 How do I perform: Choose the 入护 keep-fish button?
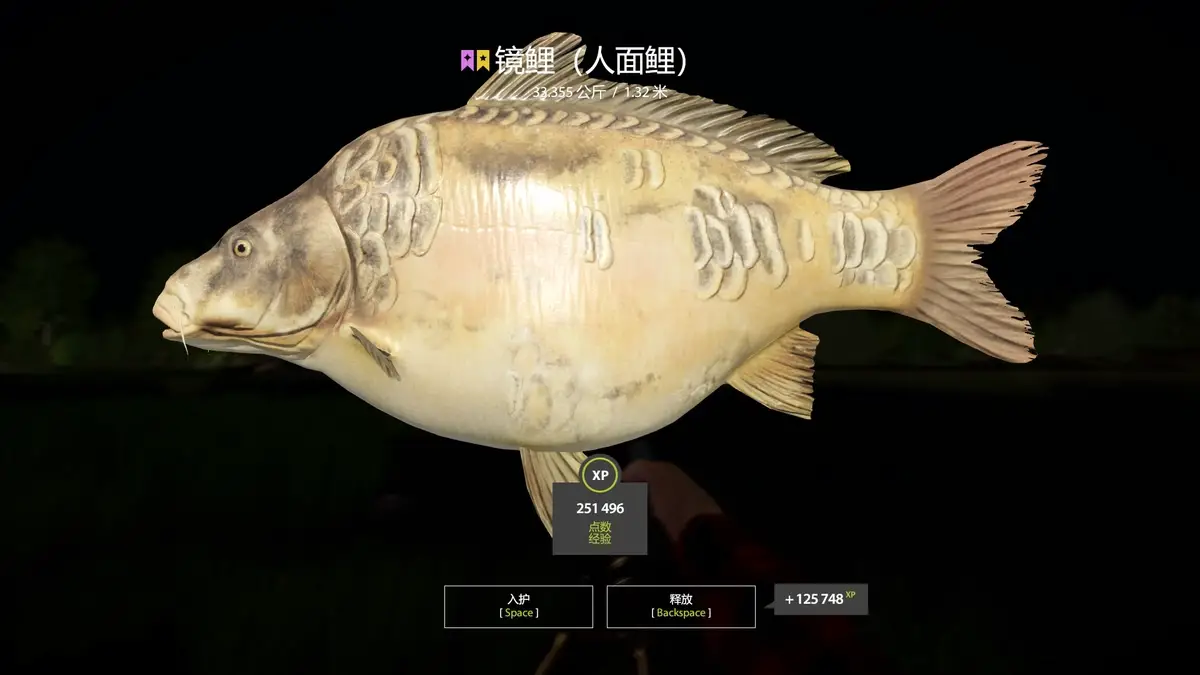(518, 606)
